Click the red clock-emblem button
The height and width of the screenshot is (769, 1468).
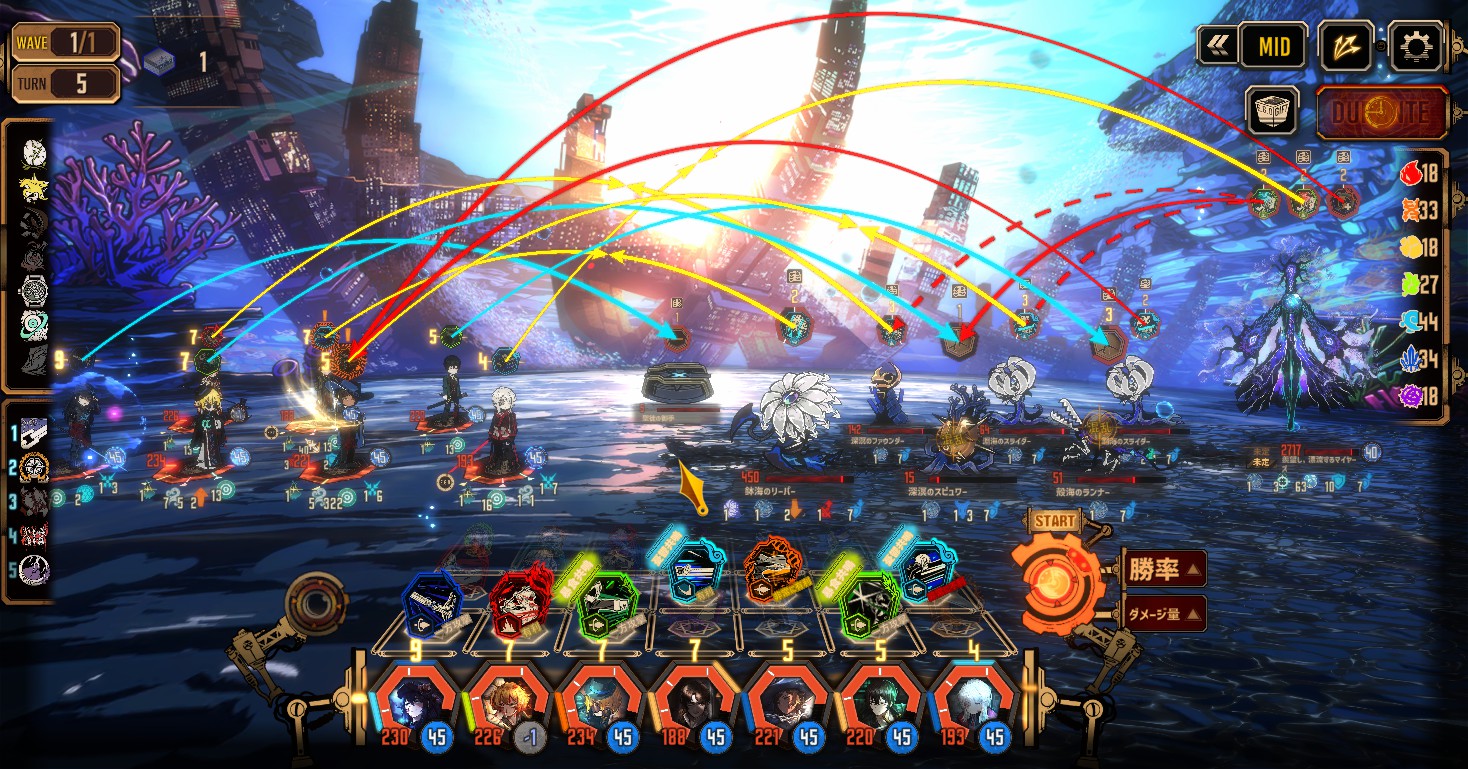click(1381, 111)
